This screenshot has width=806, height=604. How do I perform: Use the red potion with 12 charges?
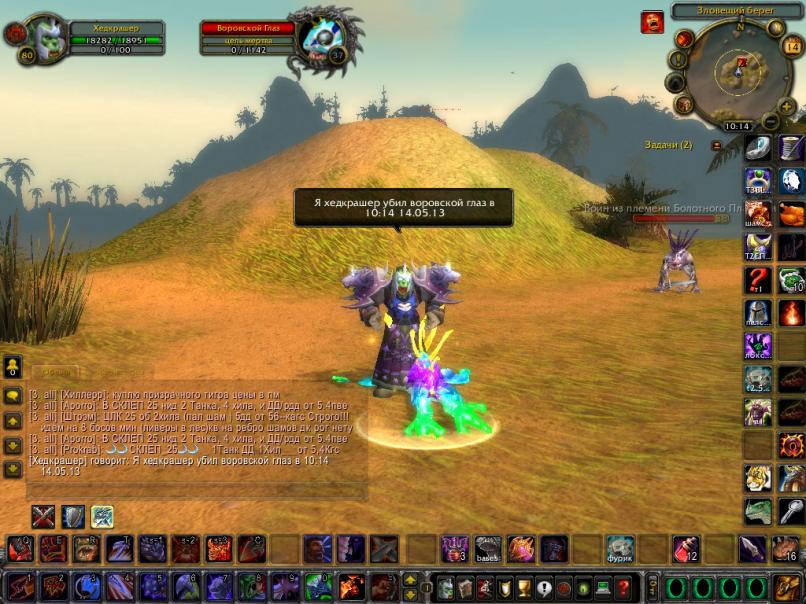(x=684, y=548)
